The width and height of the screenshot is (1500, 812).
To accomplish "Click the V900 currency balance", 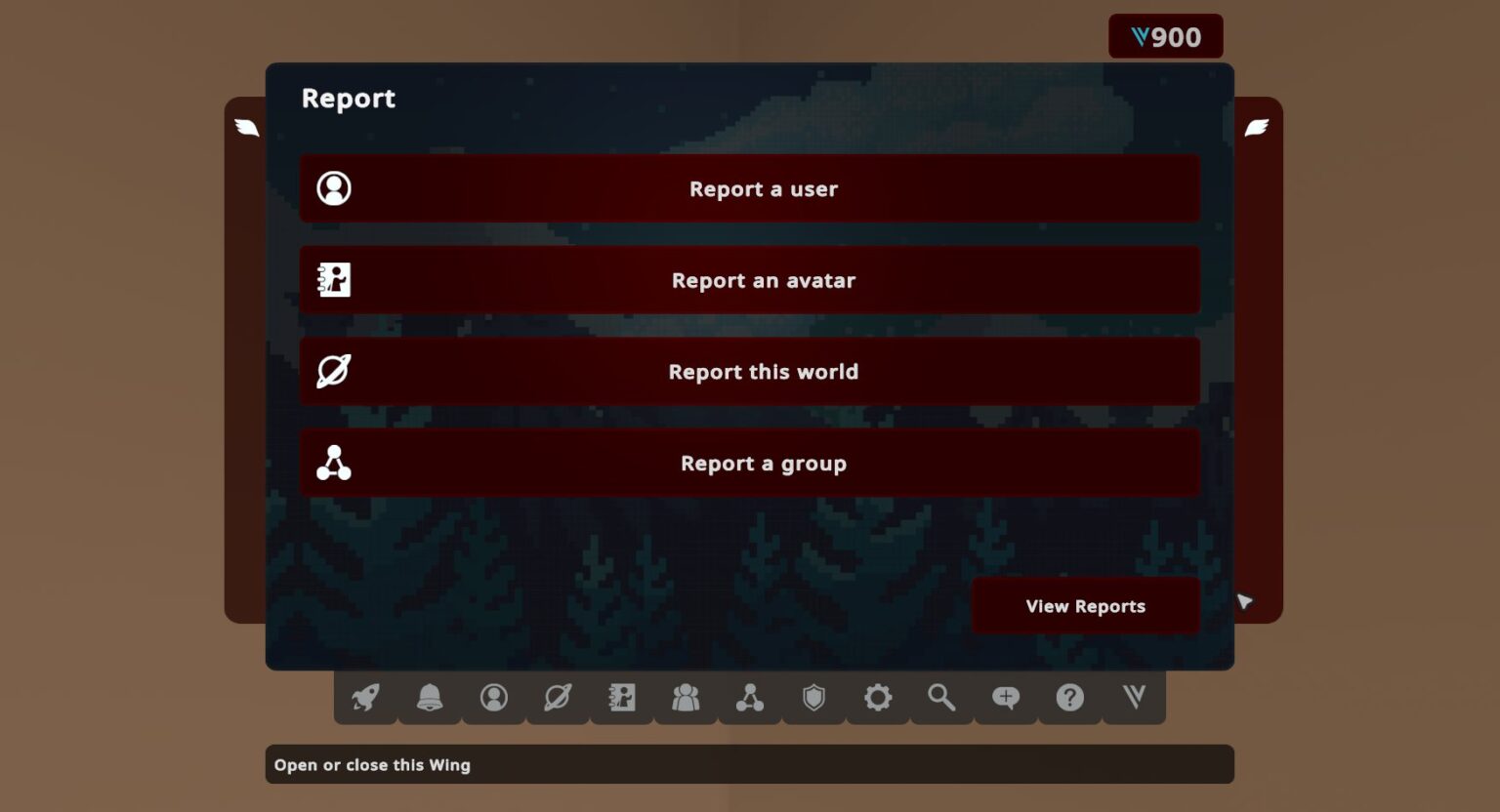I will pyautogui.click(x=1166, y=36).
